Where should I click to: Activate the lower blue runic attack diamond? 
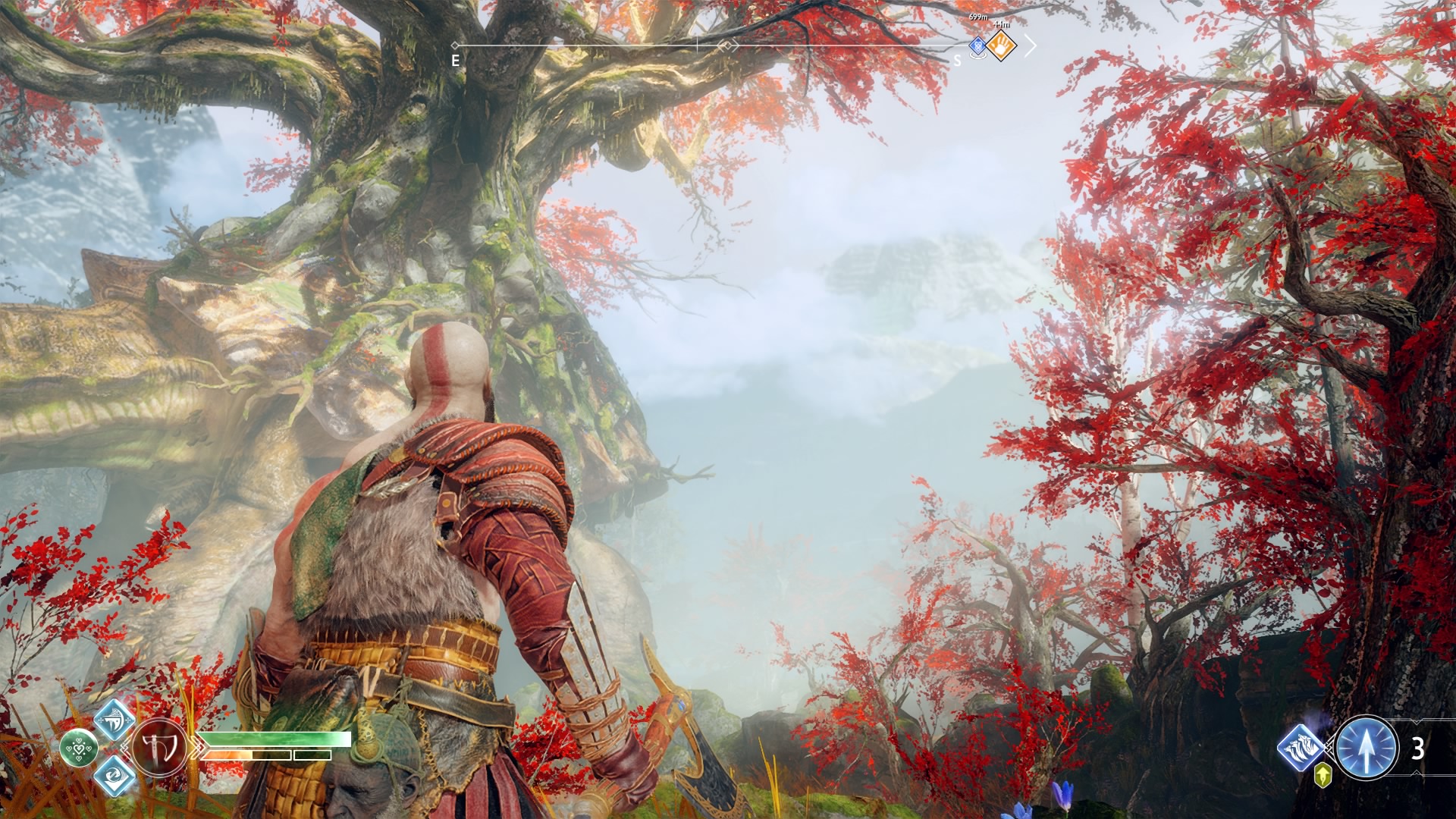[115, 776]
